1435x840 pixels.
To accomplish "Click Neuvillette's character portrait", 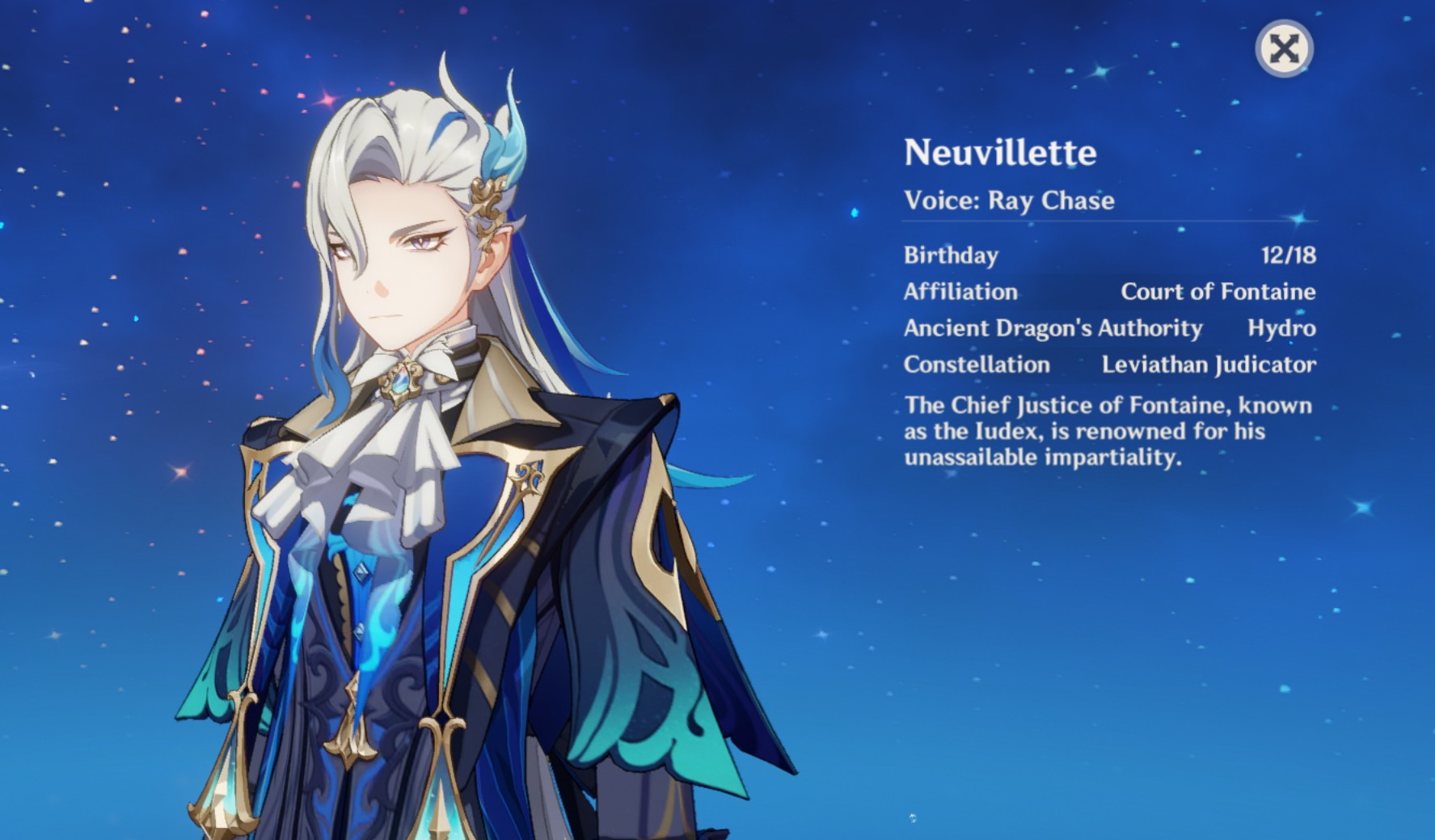I will pyautogui.click(x=404, y=364).
